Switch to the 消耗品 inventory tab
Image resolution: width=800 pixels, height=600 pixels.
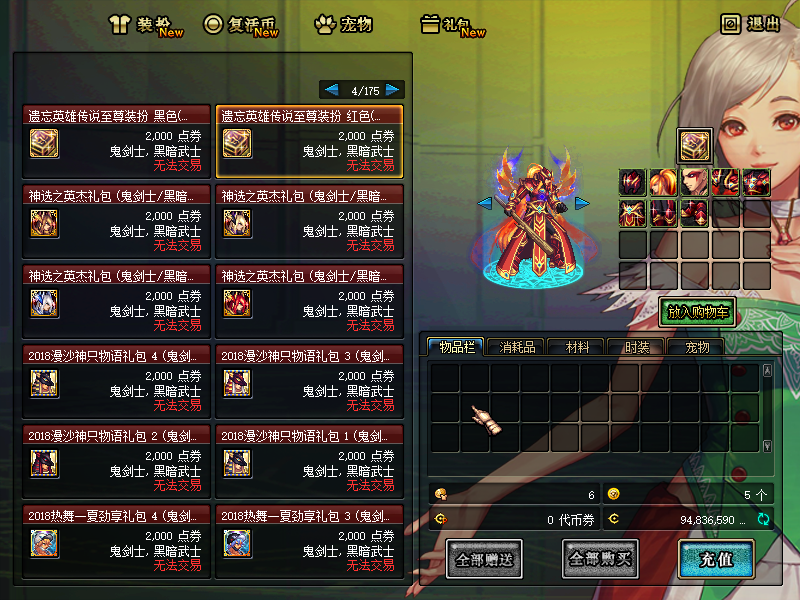coord(517,347)
